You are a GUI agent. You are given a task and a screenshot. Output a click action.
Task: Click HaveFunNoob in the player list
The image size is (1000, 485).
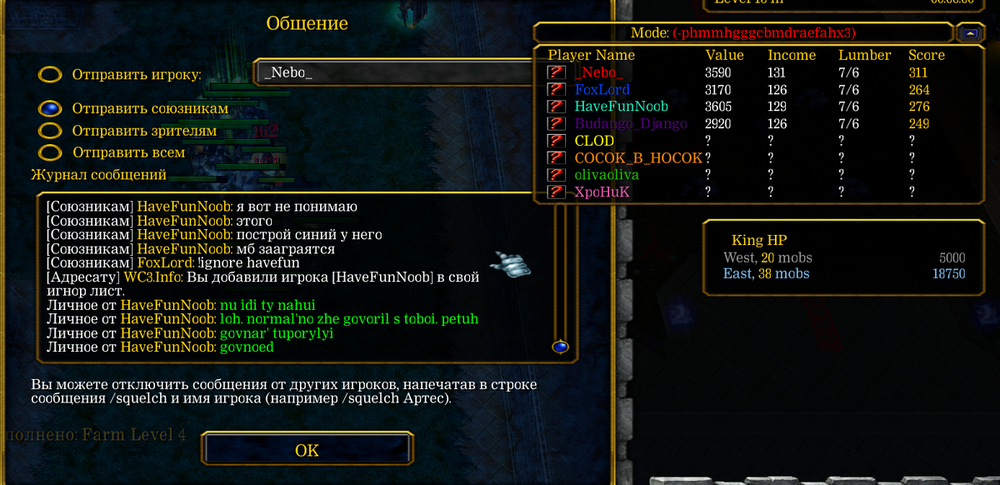[x=620, y=106]
